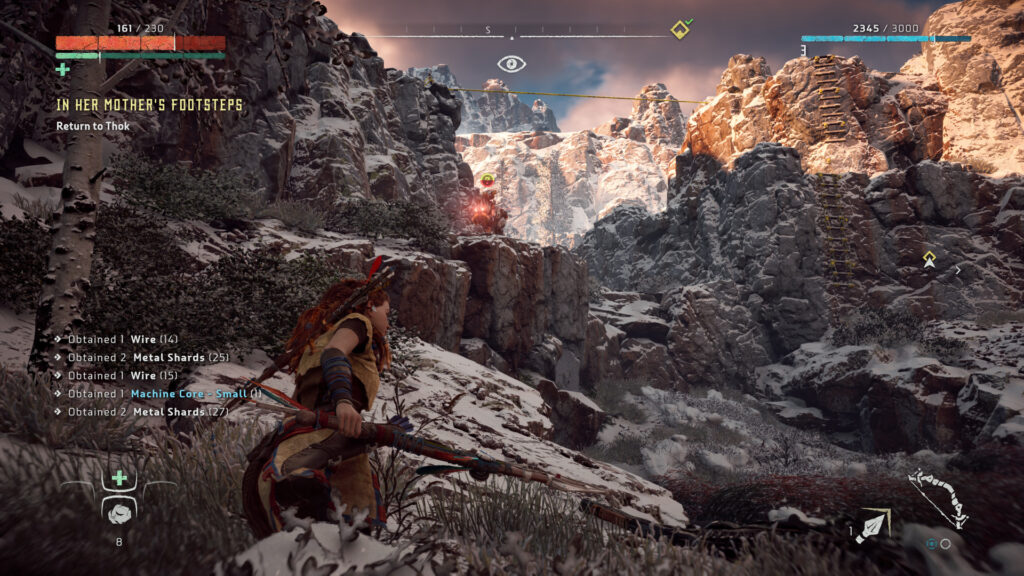Click the eye-shaped stealth visibility indicator
Screen dimensions: 1024x576
point(512,64)
